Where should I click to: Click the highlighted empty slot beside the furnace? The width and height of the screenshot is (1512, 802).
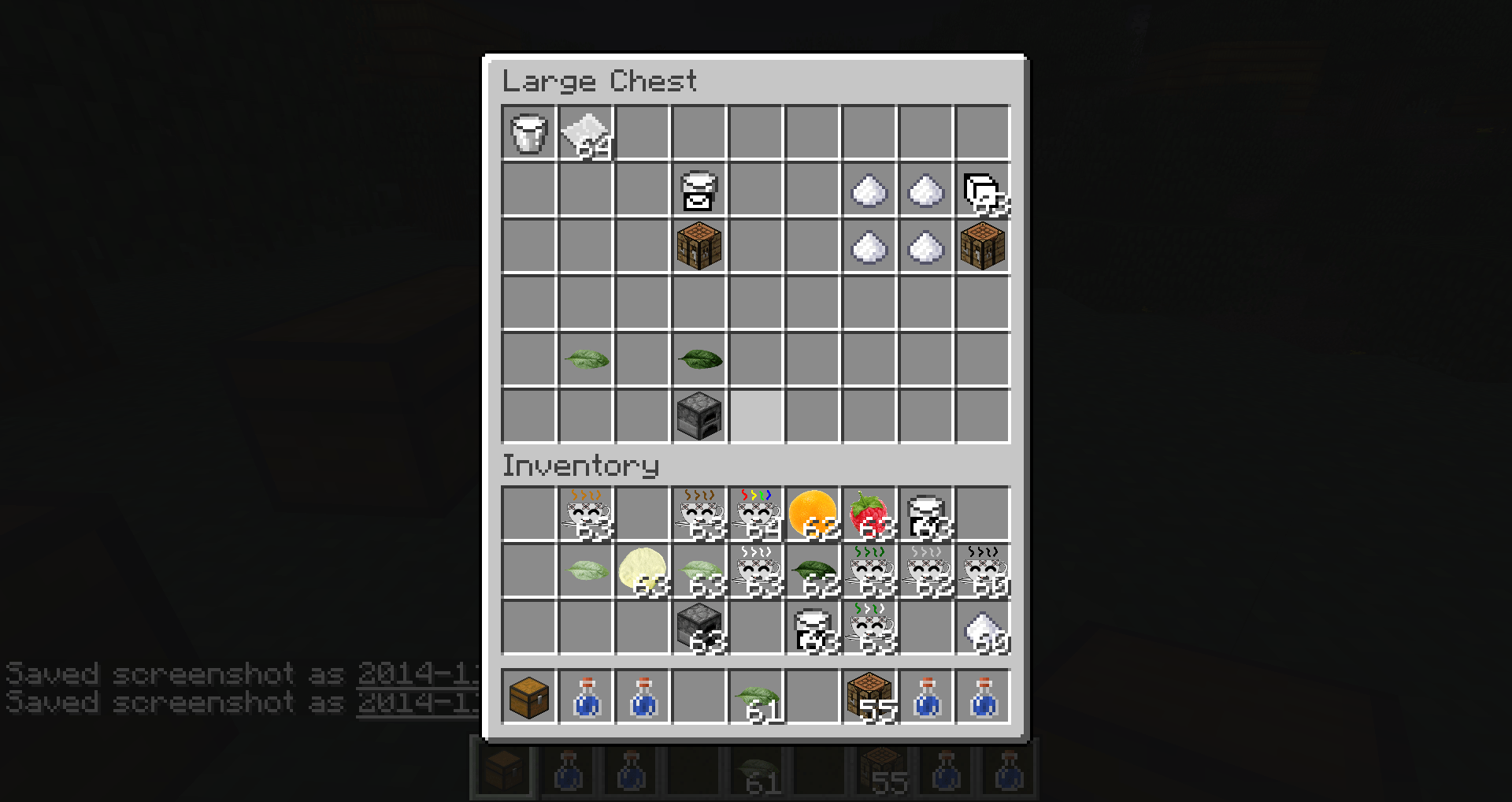tap(756, 416)
